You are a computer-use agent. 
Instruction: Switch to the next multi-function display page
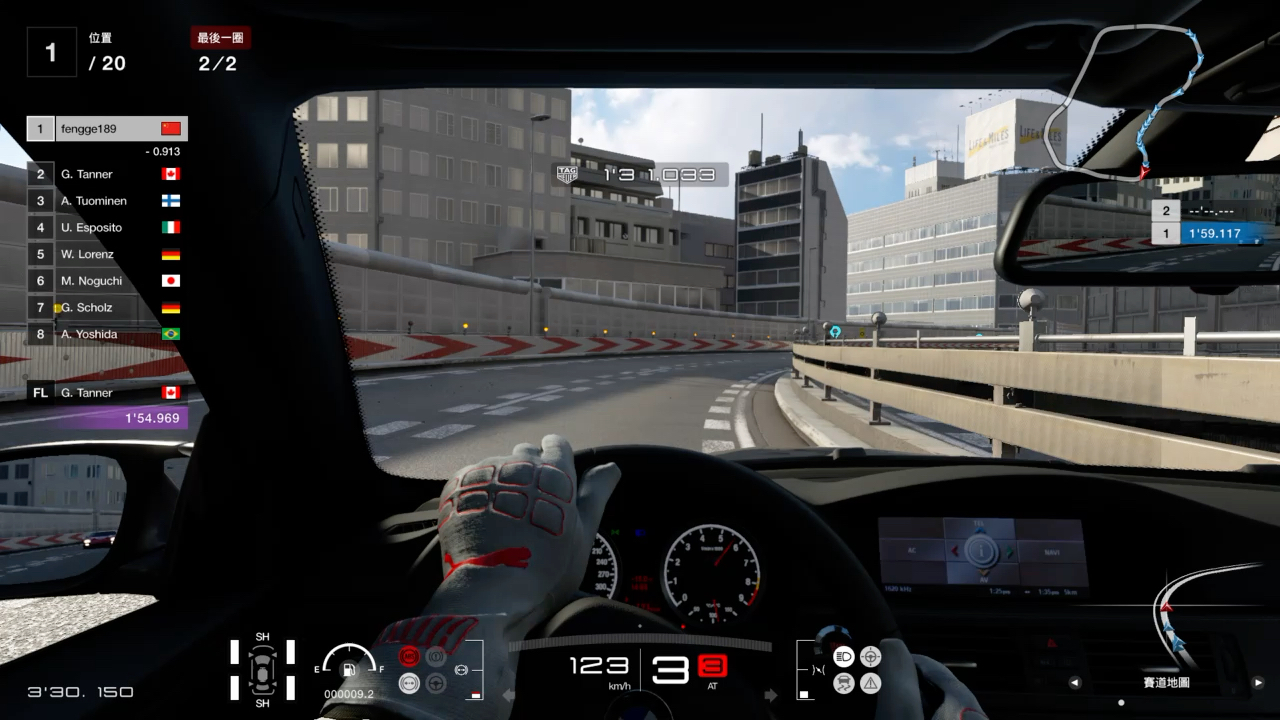click(x=1258, y=683)
